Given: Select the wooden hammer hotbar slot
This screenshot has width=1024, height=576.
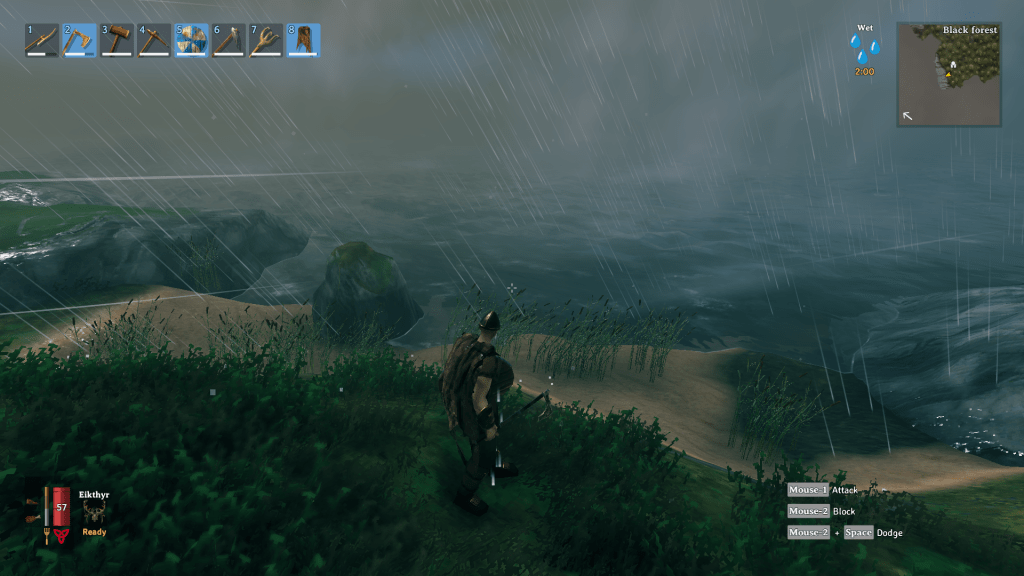Looking at the screenshot, I should coord(117,40).
